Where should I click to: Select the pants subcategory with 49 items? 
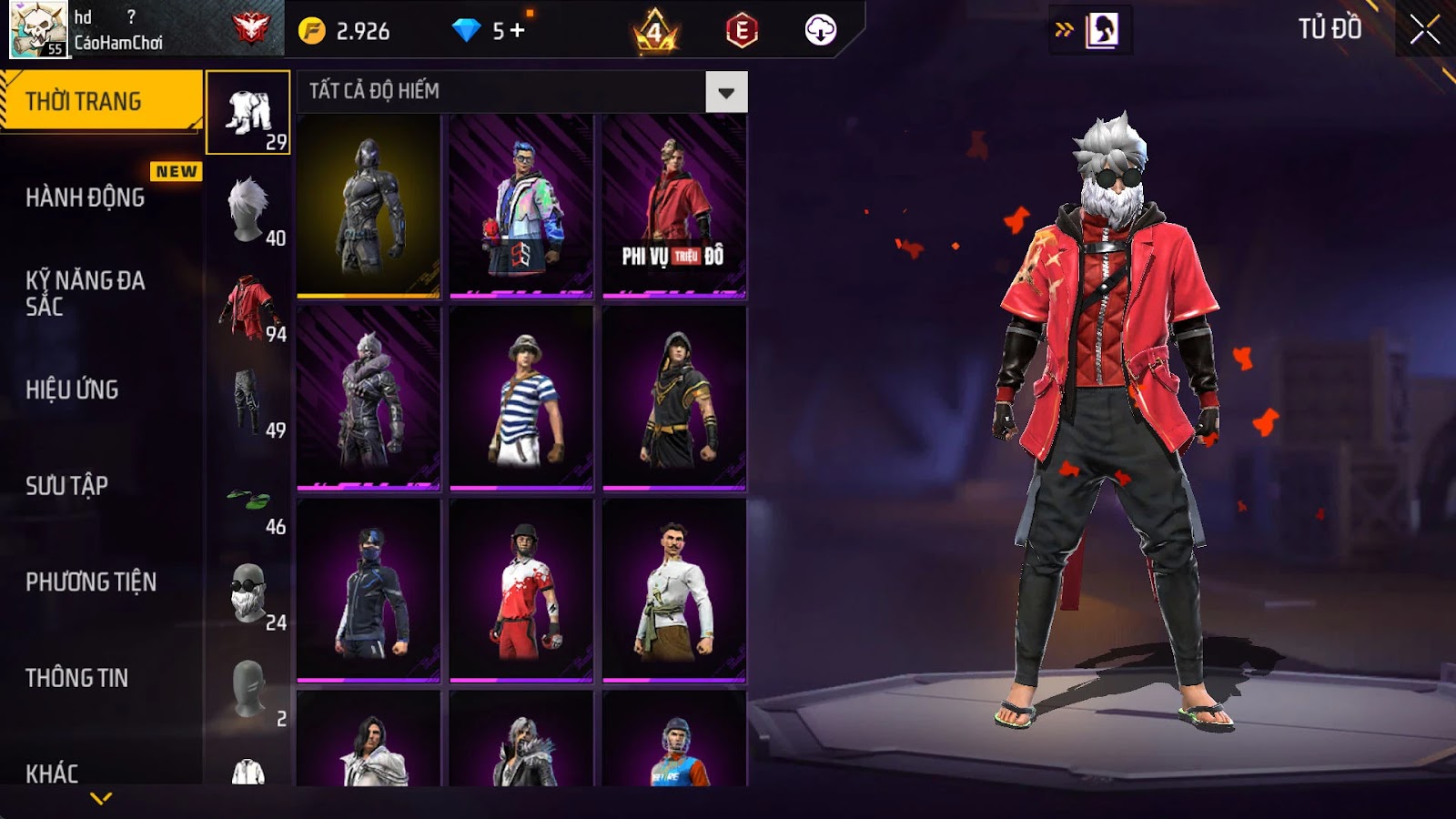click(248, 403)
